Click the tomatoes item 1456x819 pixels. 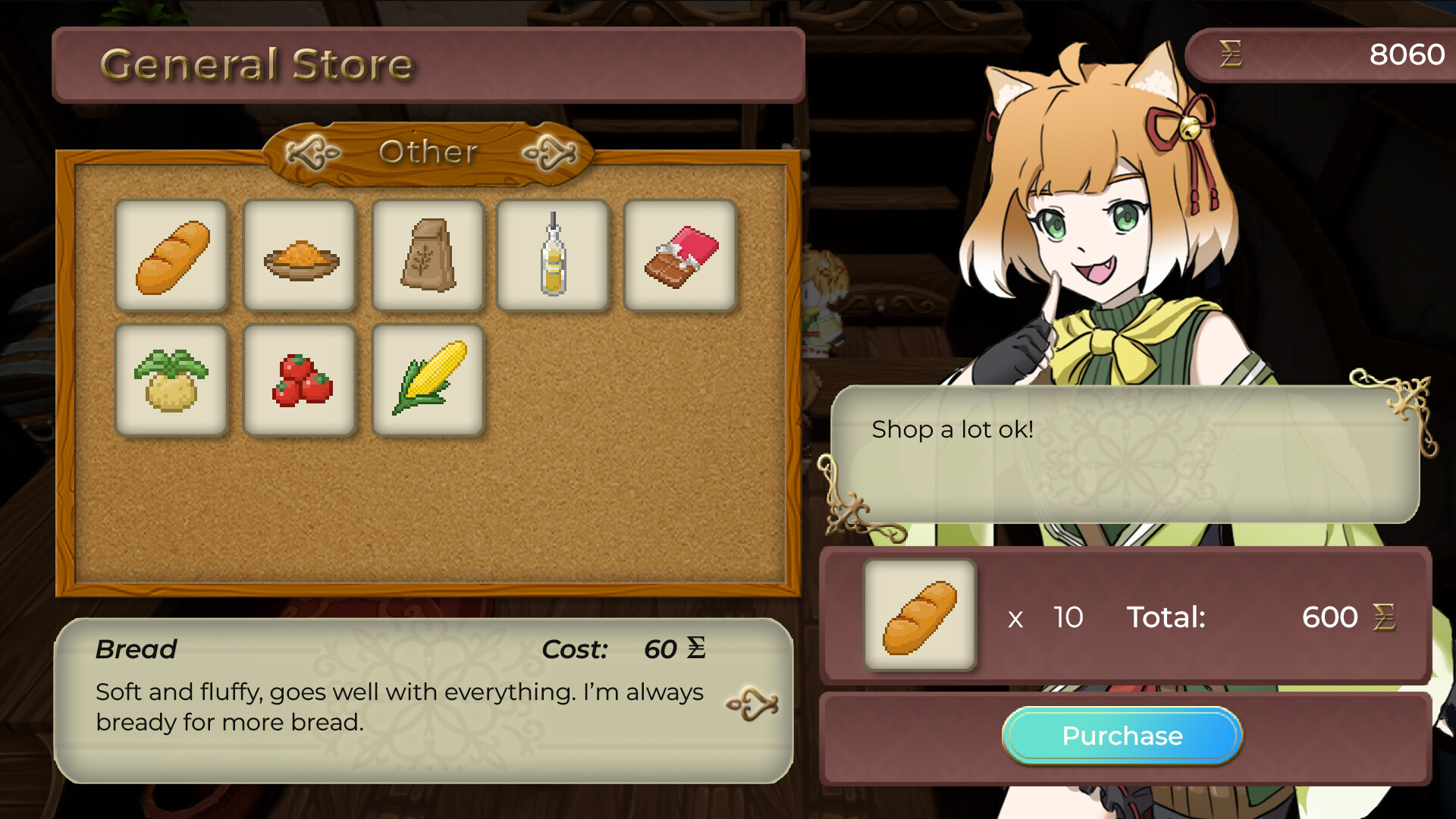pyautogui.click(x=300, y=381)
